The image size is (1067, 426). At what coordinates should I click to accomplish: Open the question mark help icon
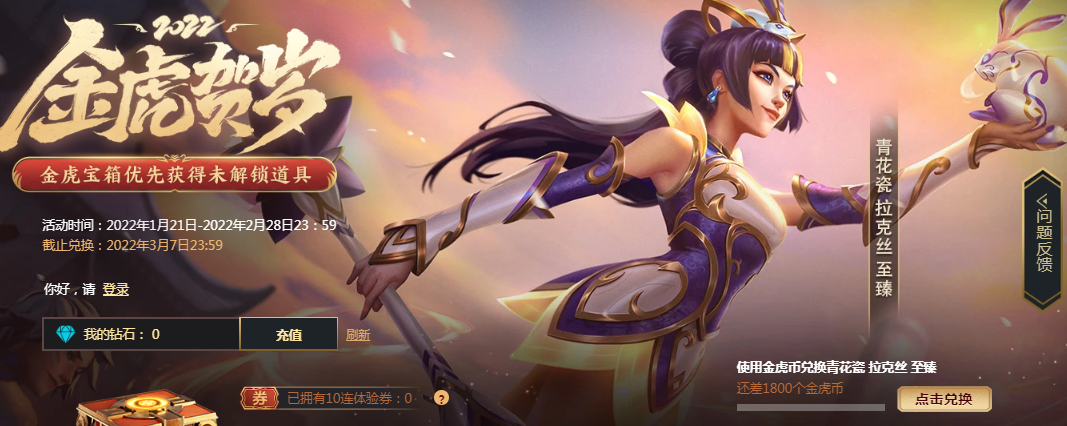(x=441, y=398)
